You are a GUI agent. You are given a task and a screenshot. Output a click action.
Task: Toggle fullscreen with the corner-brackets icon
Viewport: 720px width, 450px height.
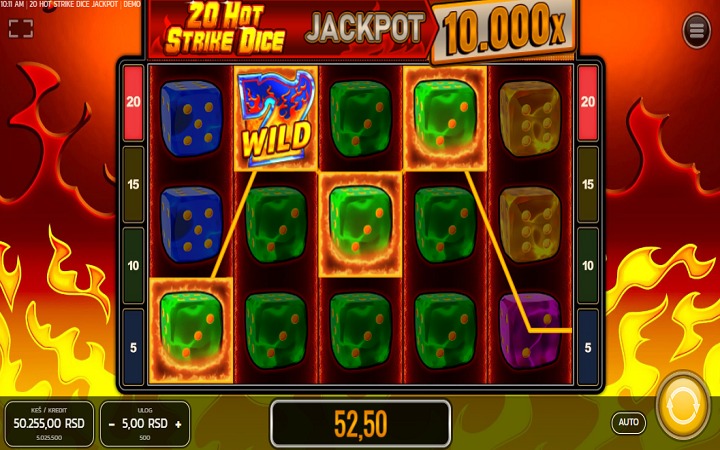pyautogui.click(x=20, y=28)
